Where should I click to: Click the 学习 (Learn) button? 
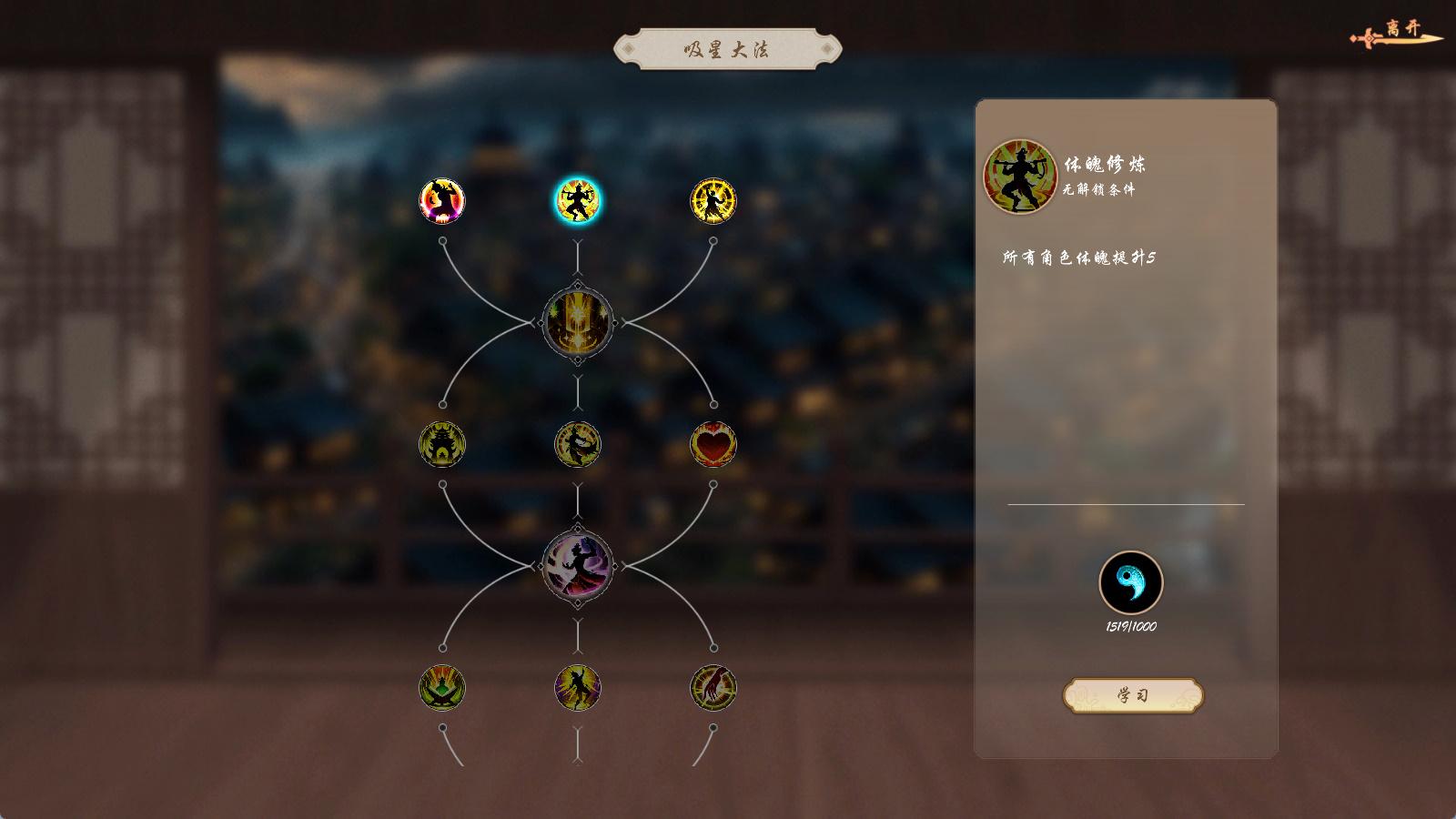pyautogui.click(x=1133, y=696)
